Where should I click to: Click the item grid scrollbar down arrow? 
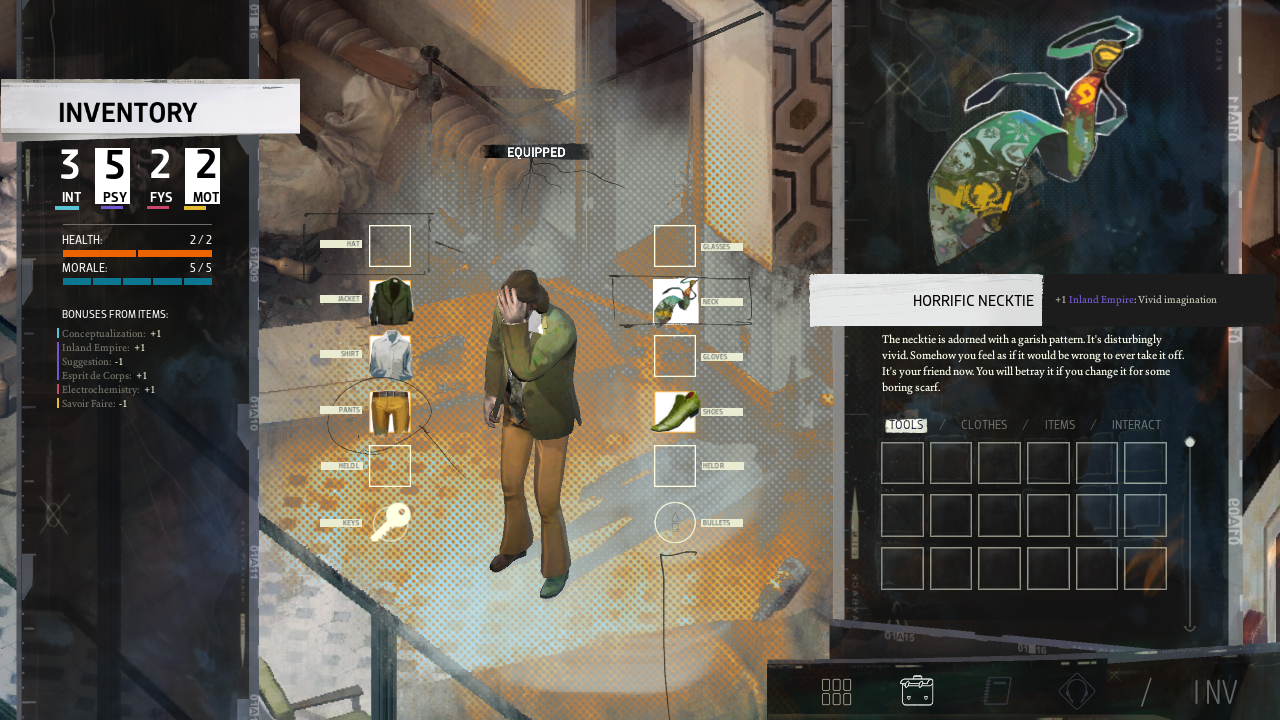click(1190, 627)
